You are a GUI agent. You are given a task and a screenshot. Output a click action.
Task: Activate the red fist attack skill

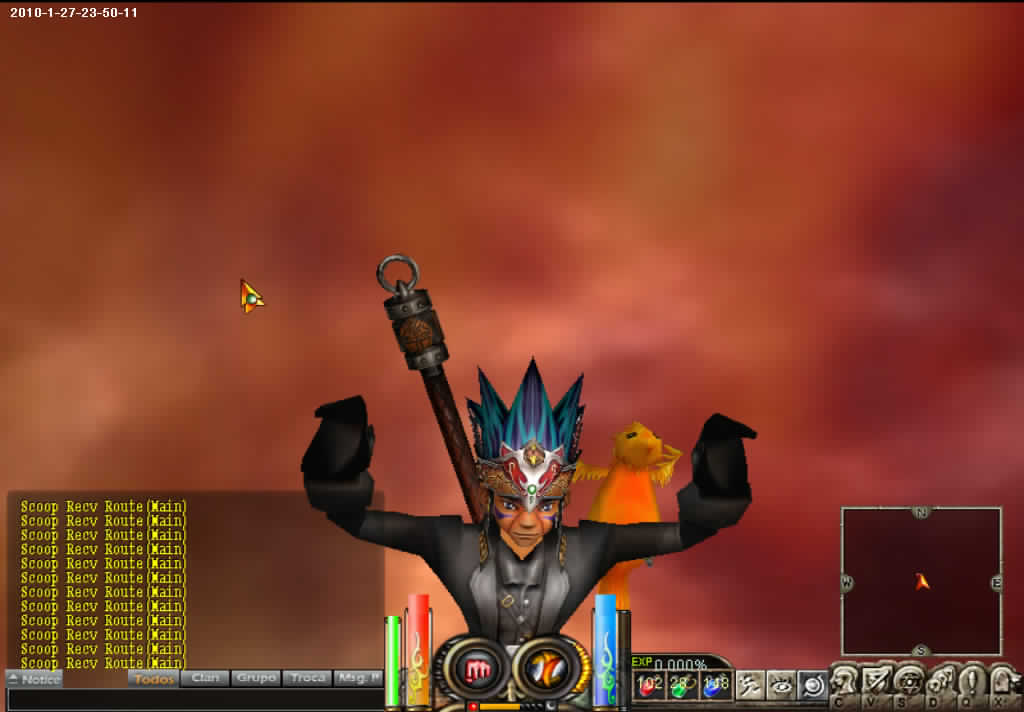[x=476, y=670]
